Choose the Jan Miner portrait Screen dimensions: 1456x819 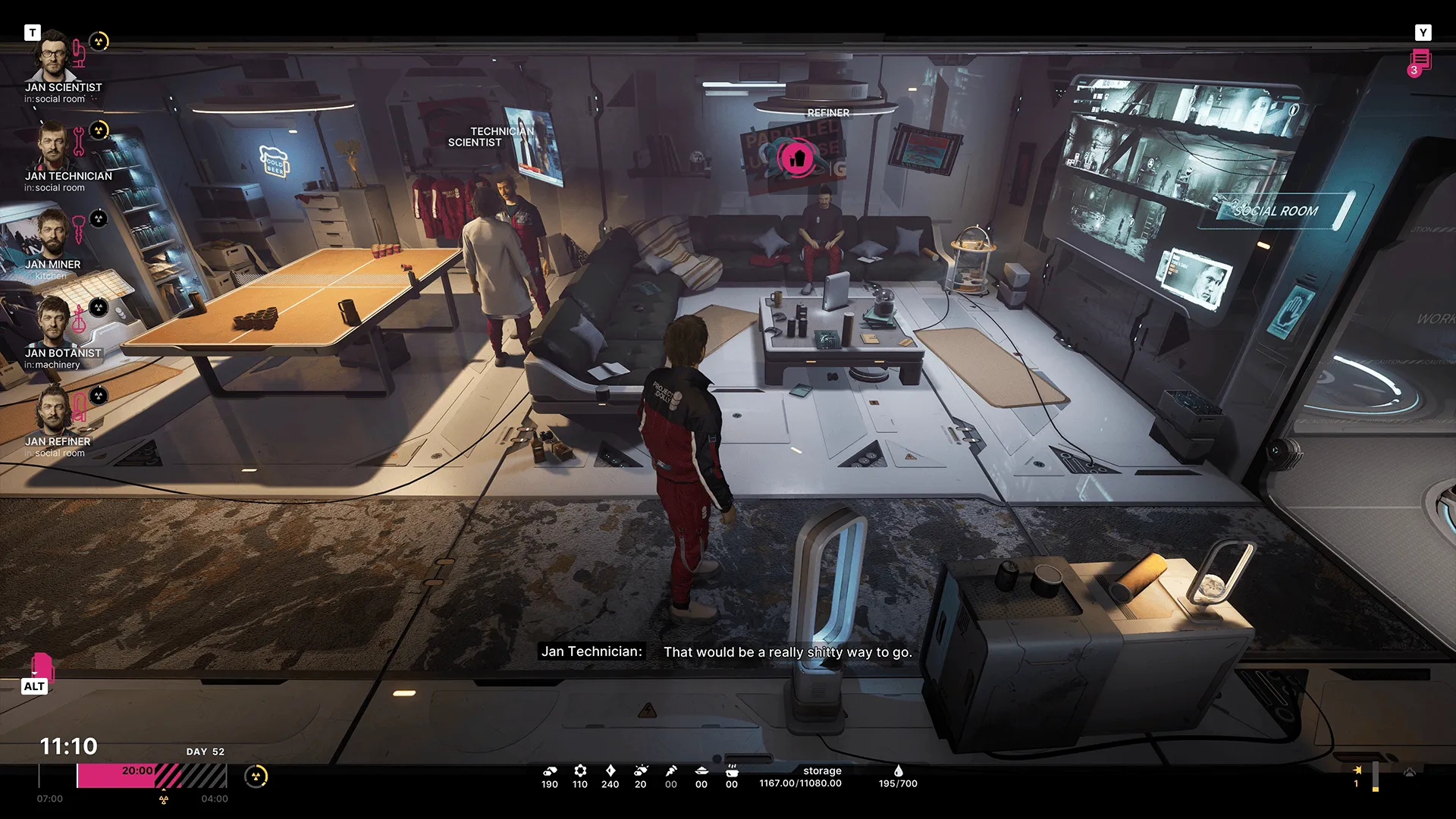52,234
